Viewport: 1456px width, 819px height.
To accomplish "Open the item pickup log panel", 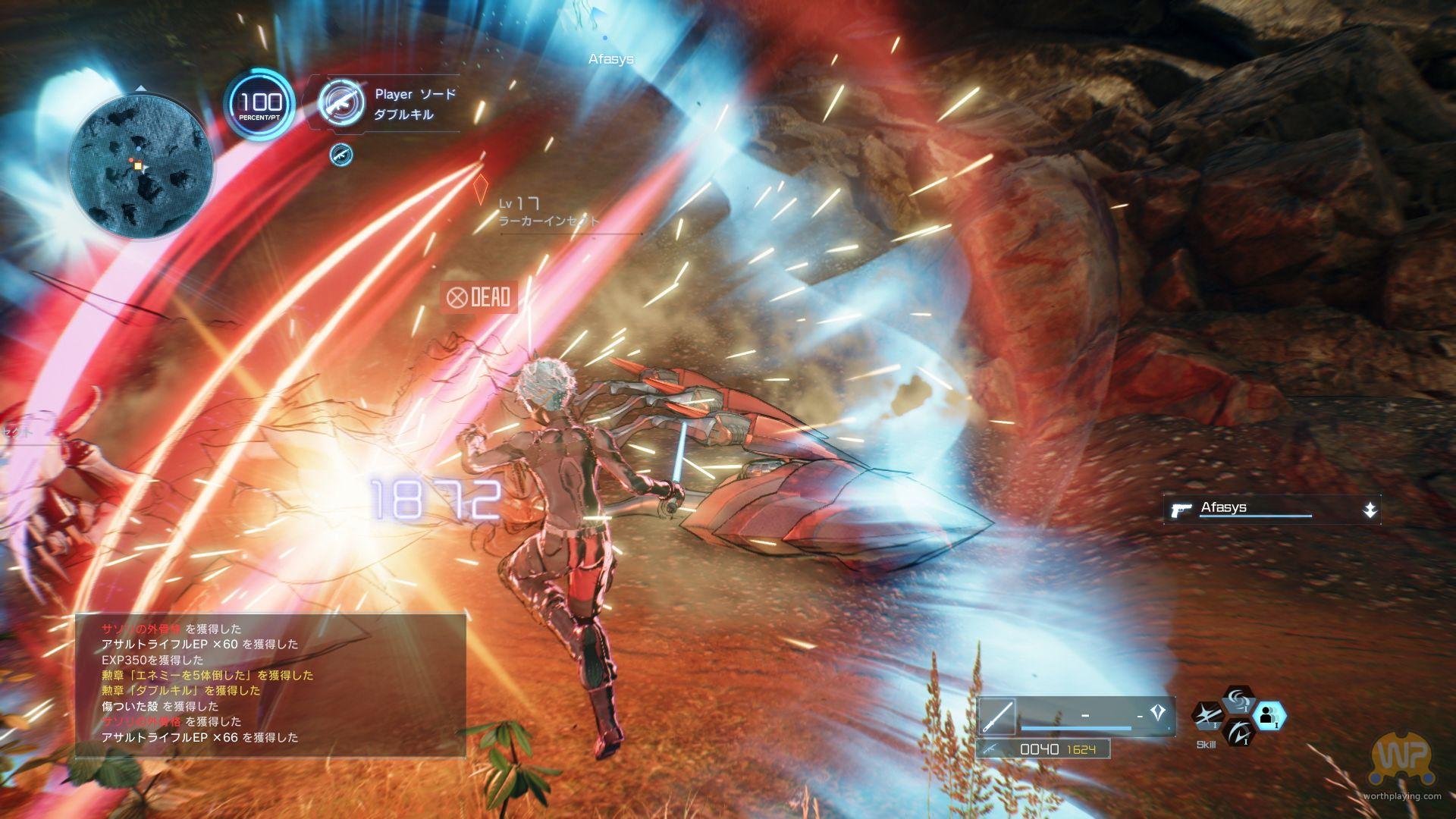I will tap(270, 684).
